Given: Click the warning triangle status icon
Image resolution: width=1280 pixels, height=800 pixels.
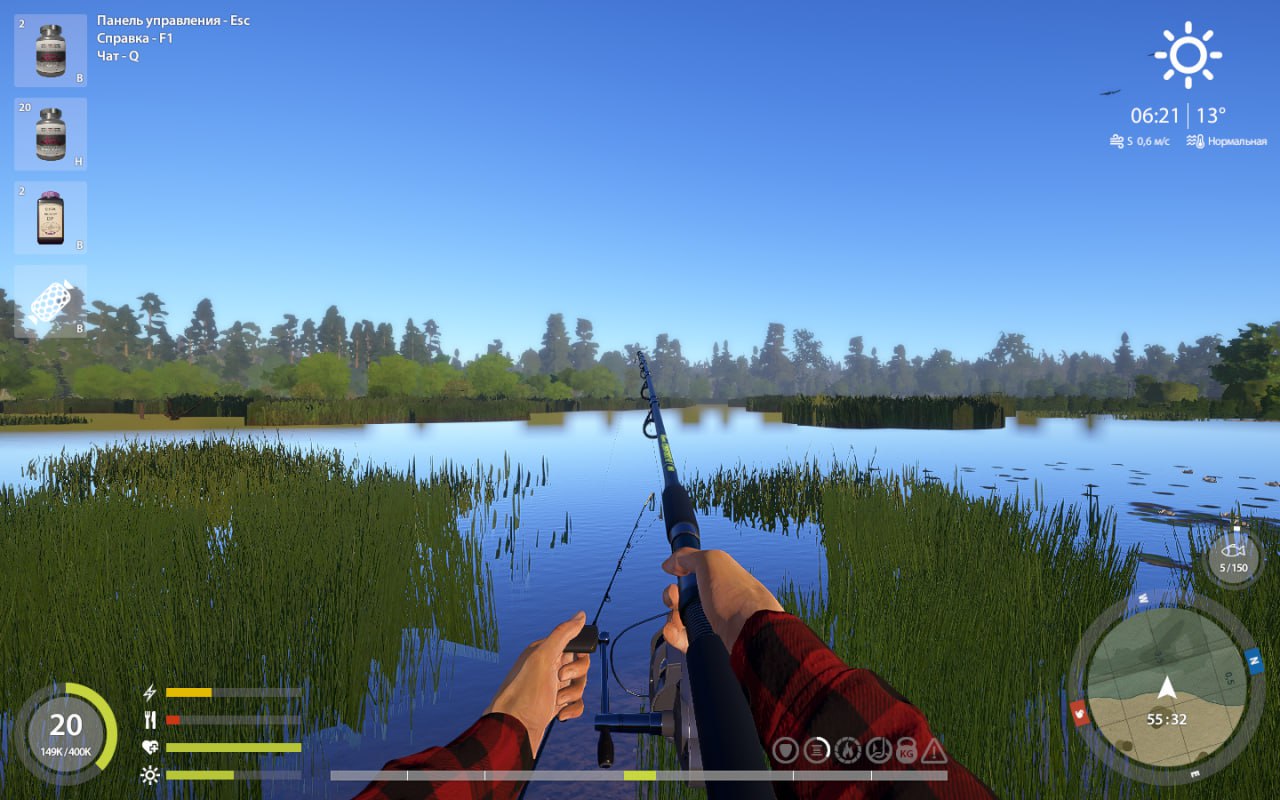Looking at the screenshot, I should [934, 750].
